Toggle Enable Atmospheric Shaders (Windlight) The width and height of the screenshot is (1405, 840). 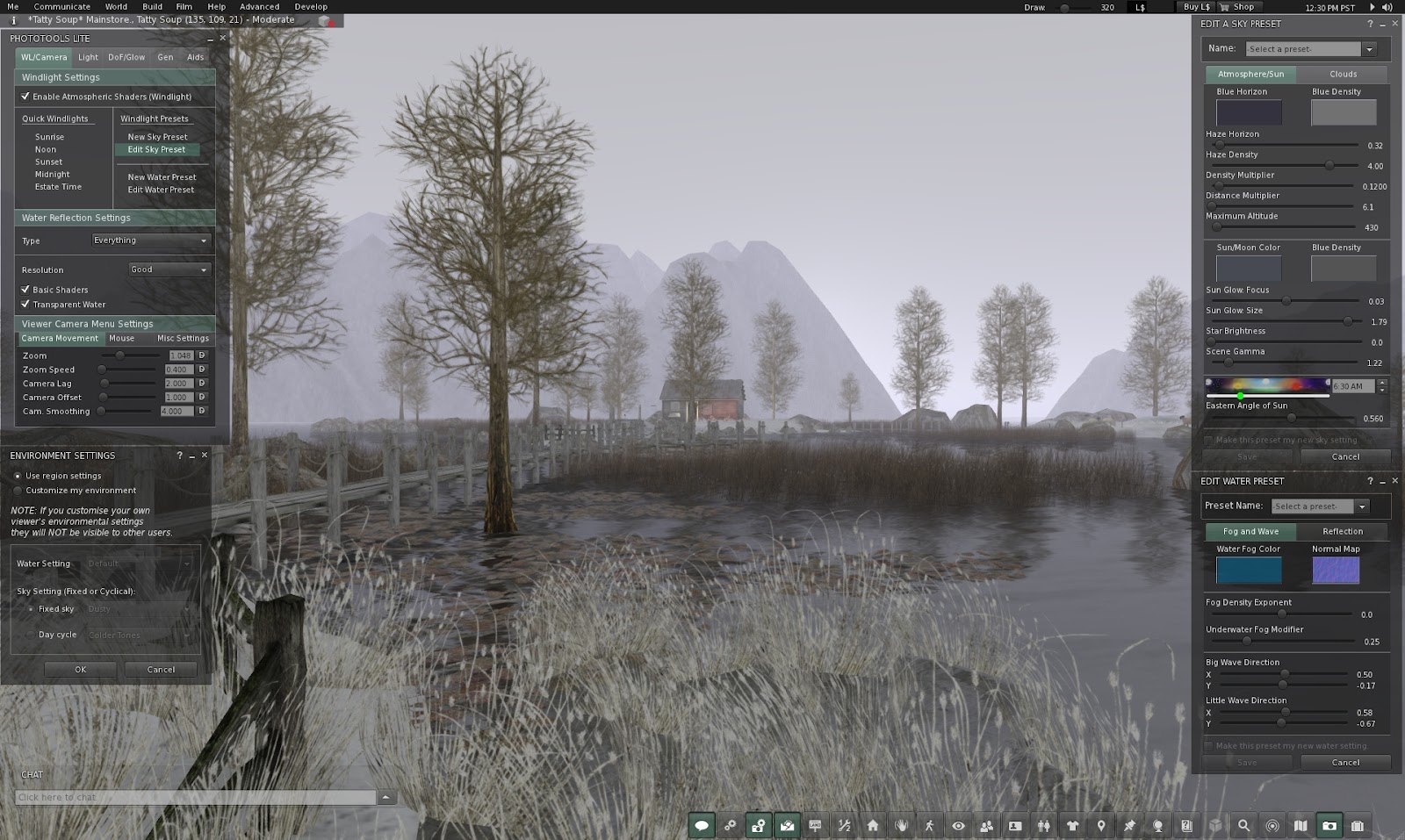click(25, 96)
